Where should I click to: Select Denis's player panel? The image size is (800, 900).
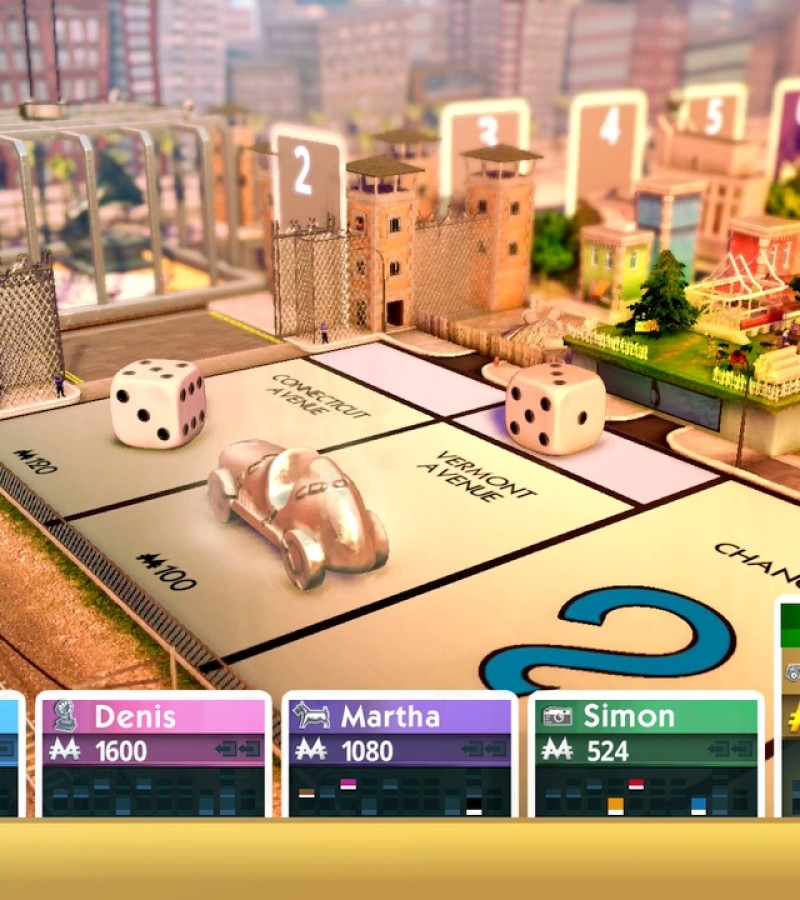(153, 752)
